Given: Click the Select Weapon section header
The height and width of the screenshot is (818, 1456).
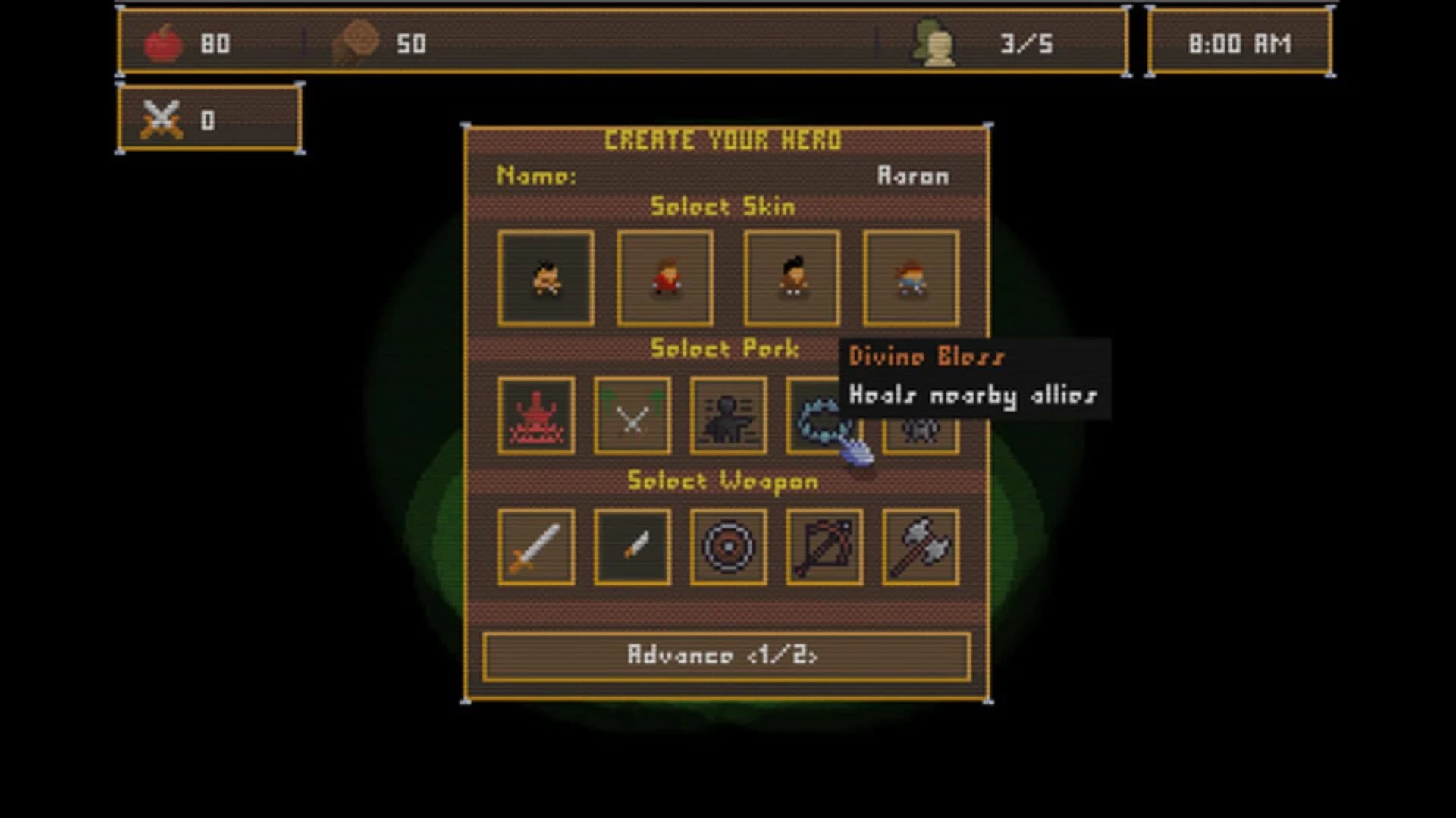Looking at the screenshot, I should (x=723, y=481).
